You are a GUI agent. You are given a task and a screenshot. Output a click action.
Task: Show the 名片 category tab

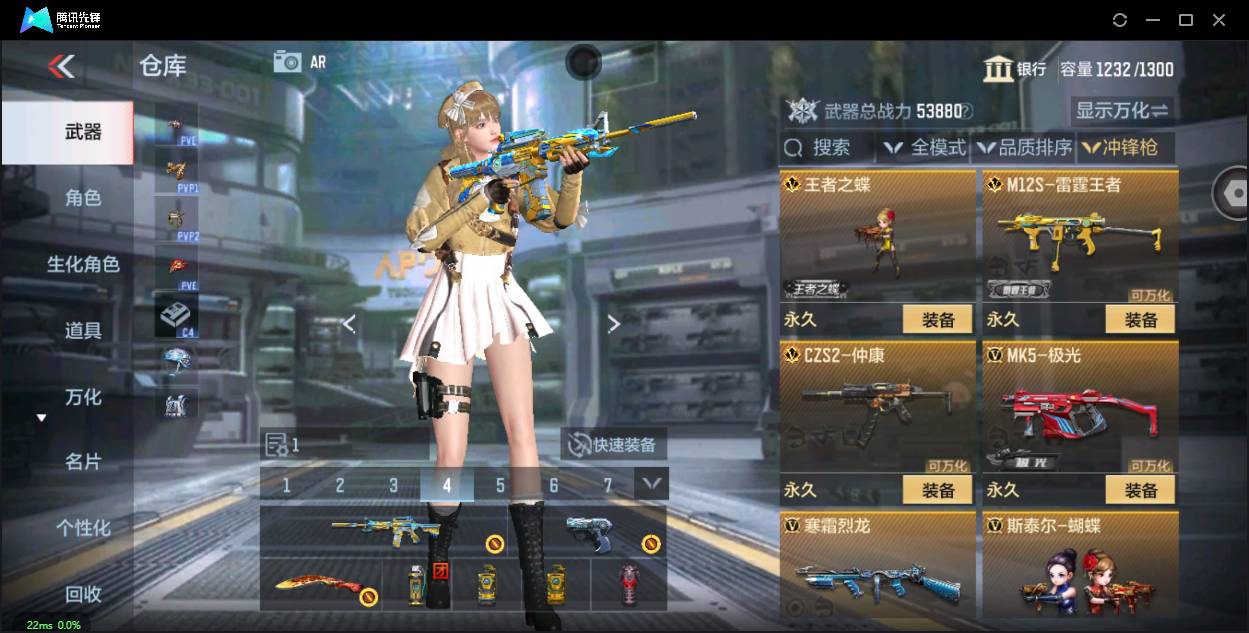(x=83, y=462)
